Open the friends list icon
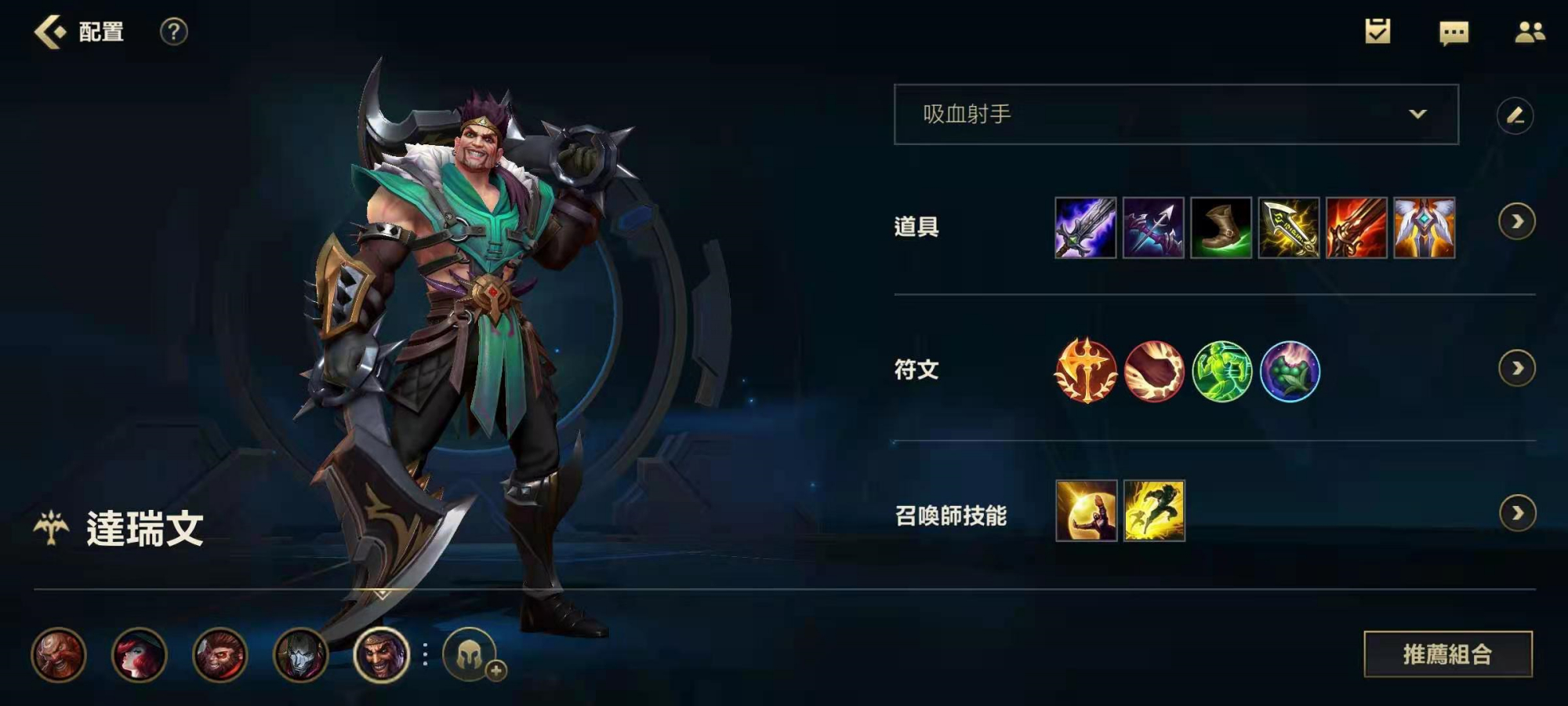 point(1529,32)
